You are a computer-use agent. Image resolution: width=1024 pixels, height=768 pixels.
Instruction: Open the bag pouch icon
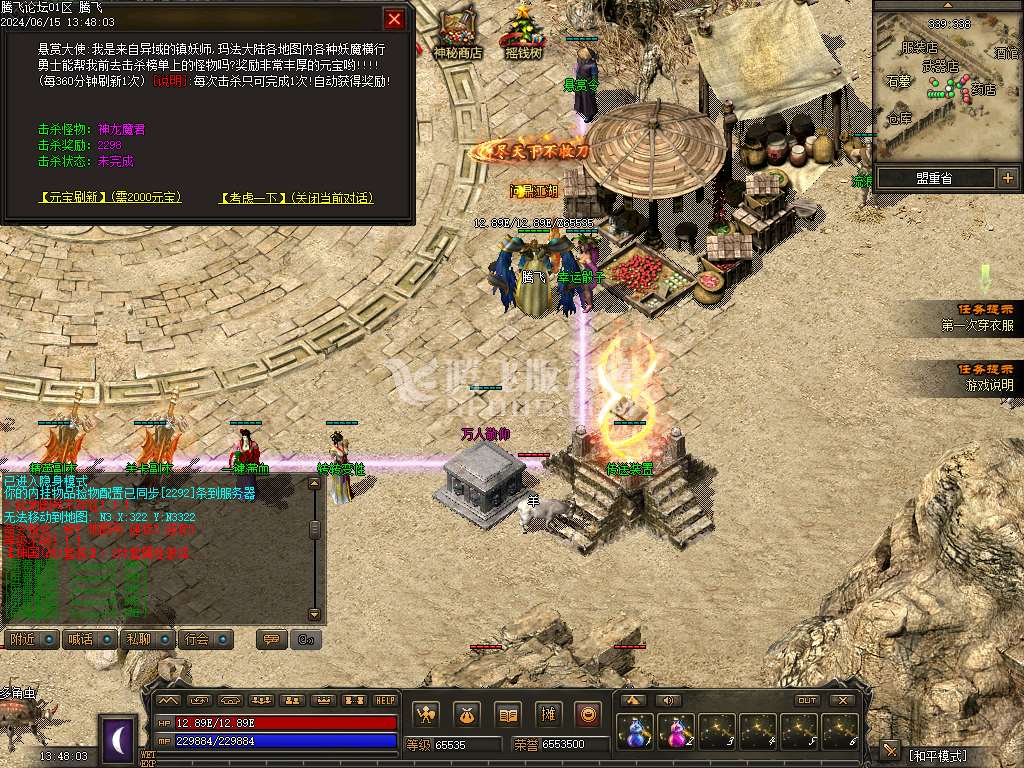click(x=467, y=714)
